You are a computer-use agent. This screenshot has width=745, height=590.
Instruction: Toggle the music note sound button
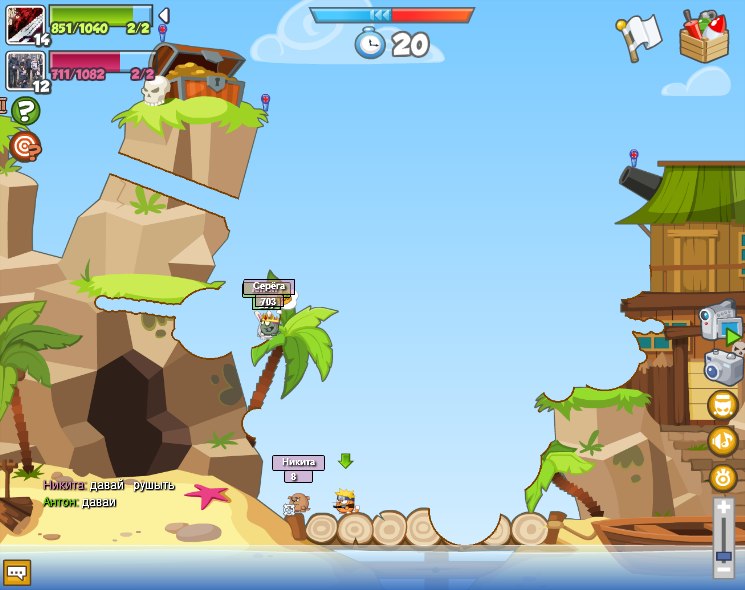tap(722, 441)
